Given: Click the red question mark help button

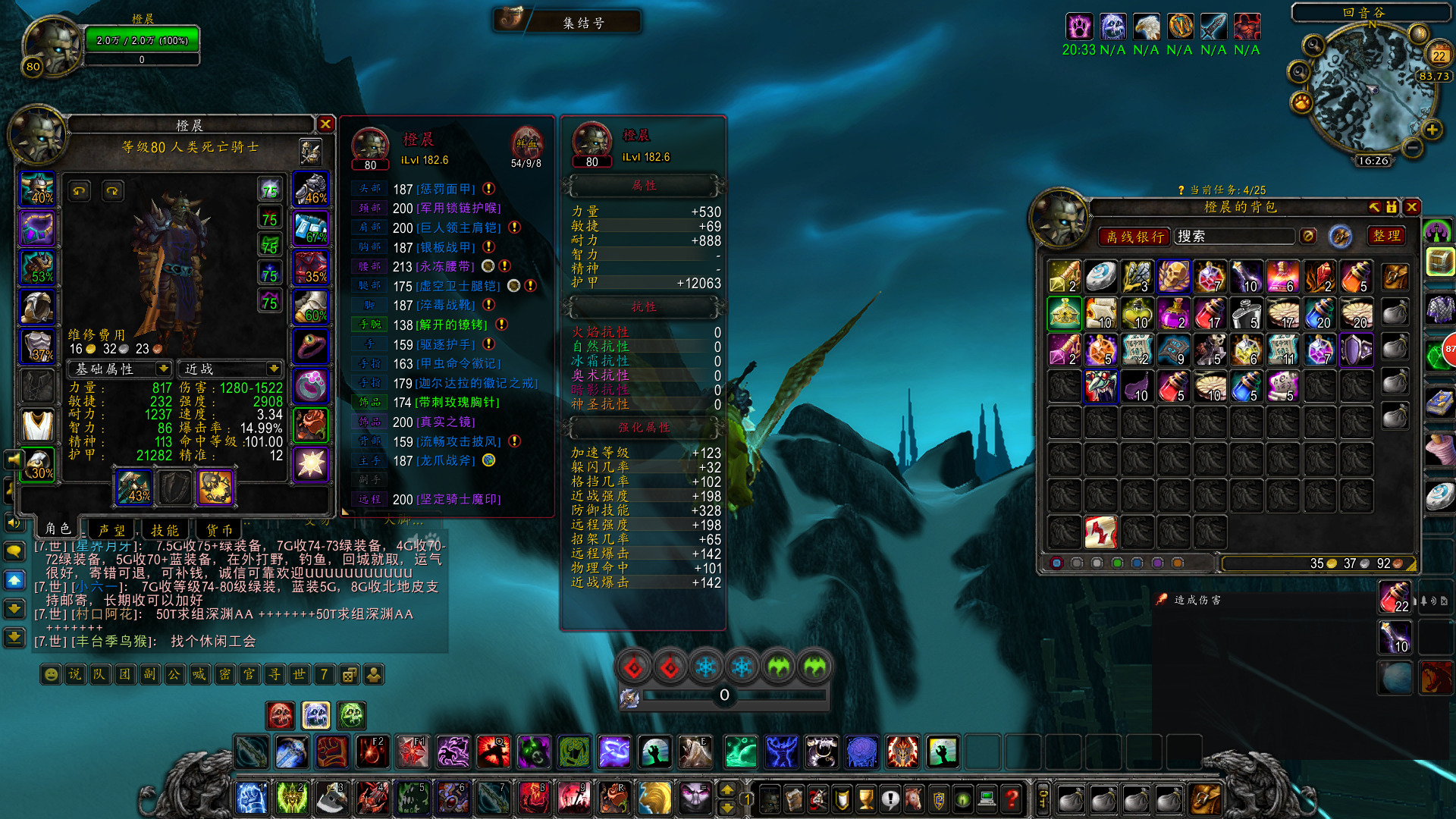Looking at the screenshot, I should 1011,798.
